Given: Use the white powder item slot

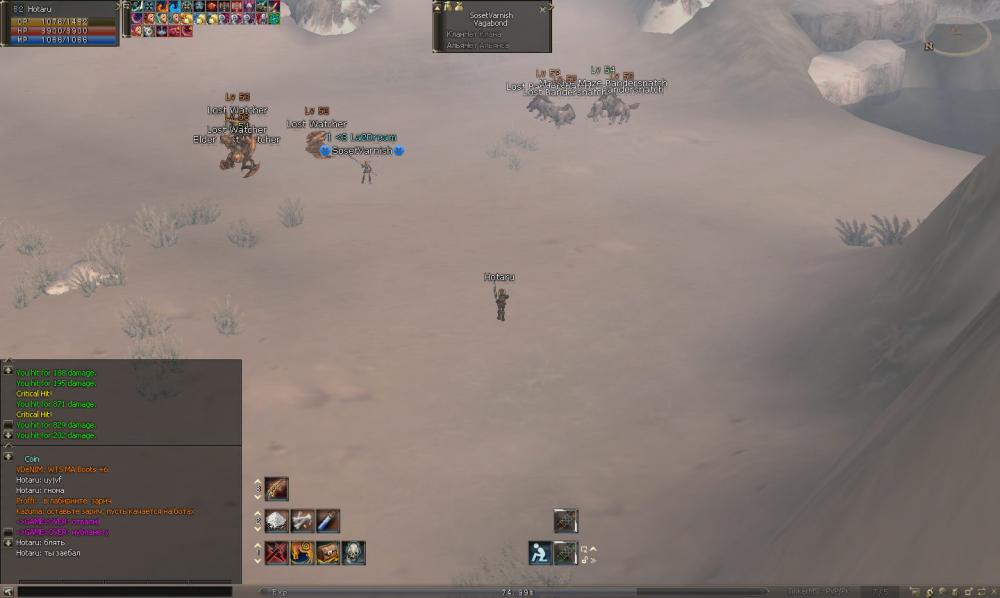Looking at the screenshot, I should 277,521.
